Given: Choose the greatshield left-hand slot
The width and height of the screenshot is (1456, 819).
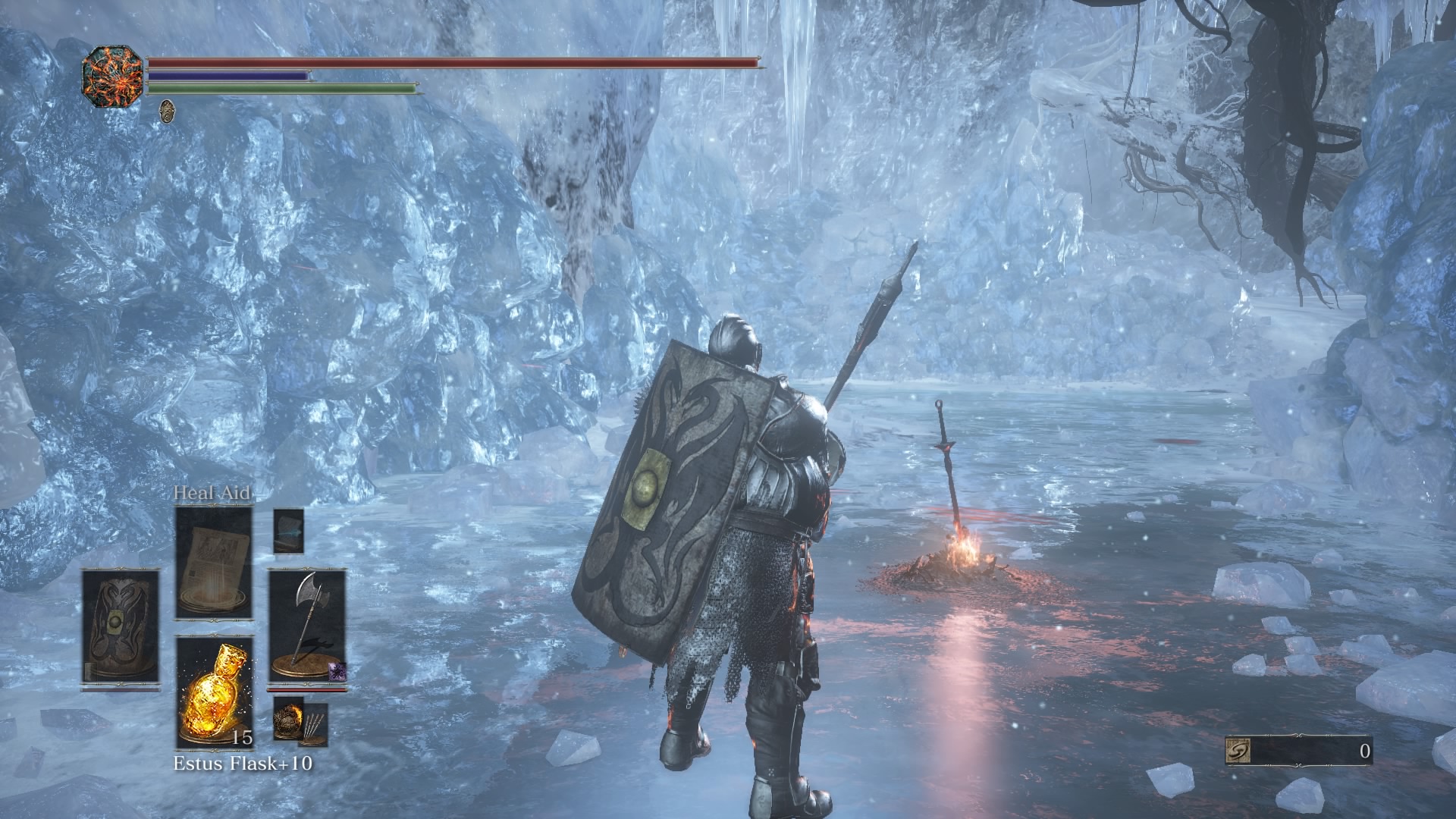Looking at the screenshot, I should [121, 628].
